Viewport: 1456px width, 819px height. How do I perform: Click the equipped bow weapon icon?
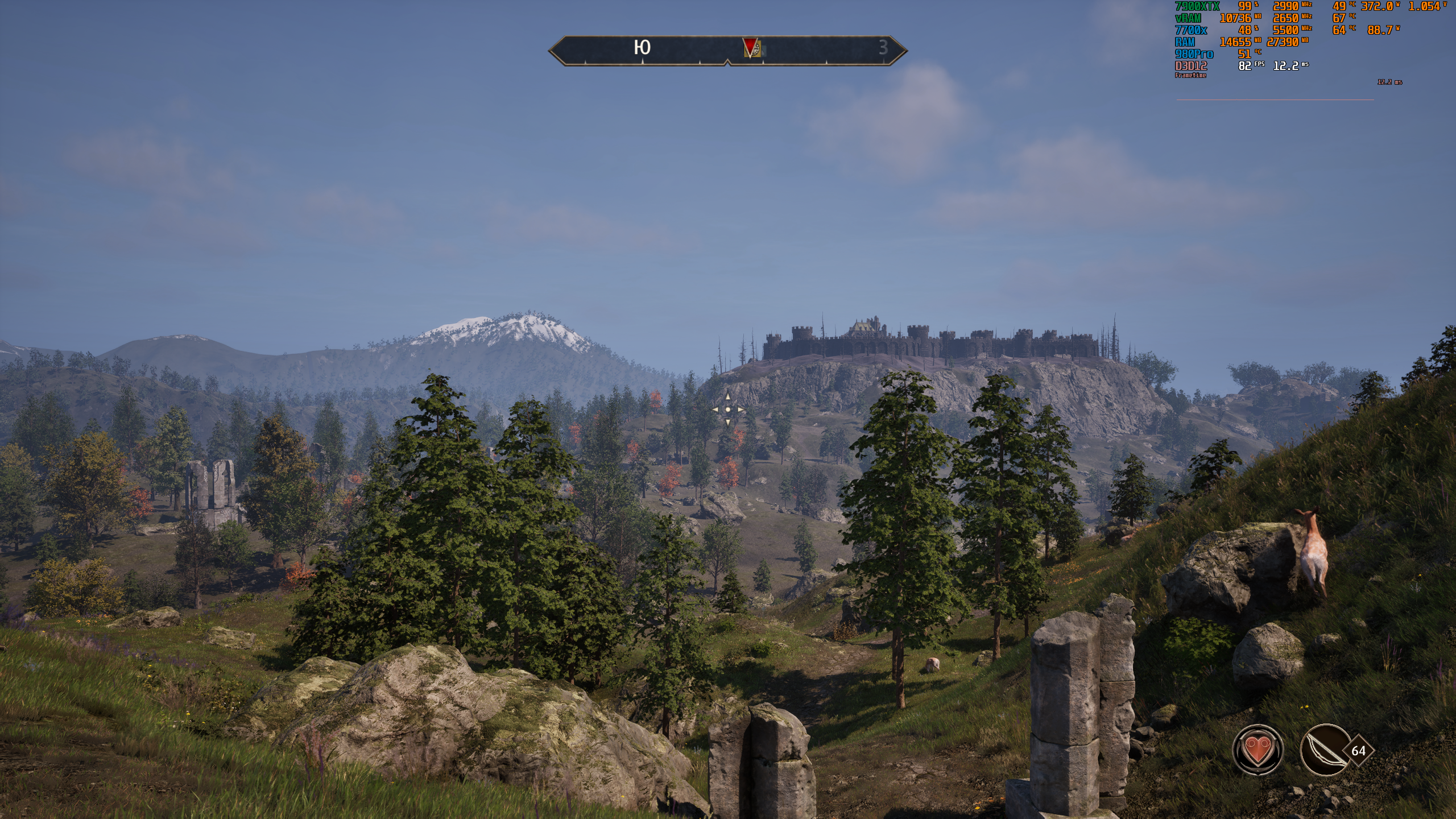coord(1326,750)
